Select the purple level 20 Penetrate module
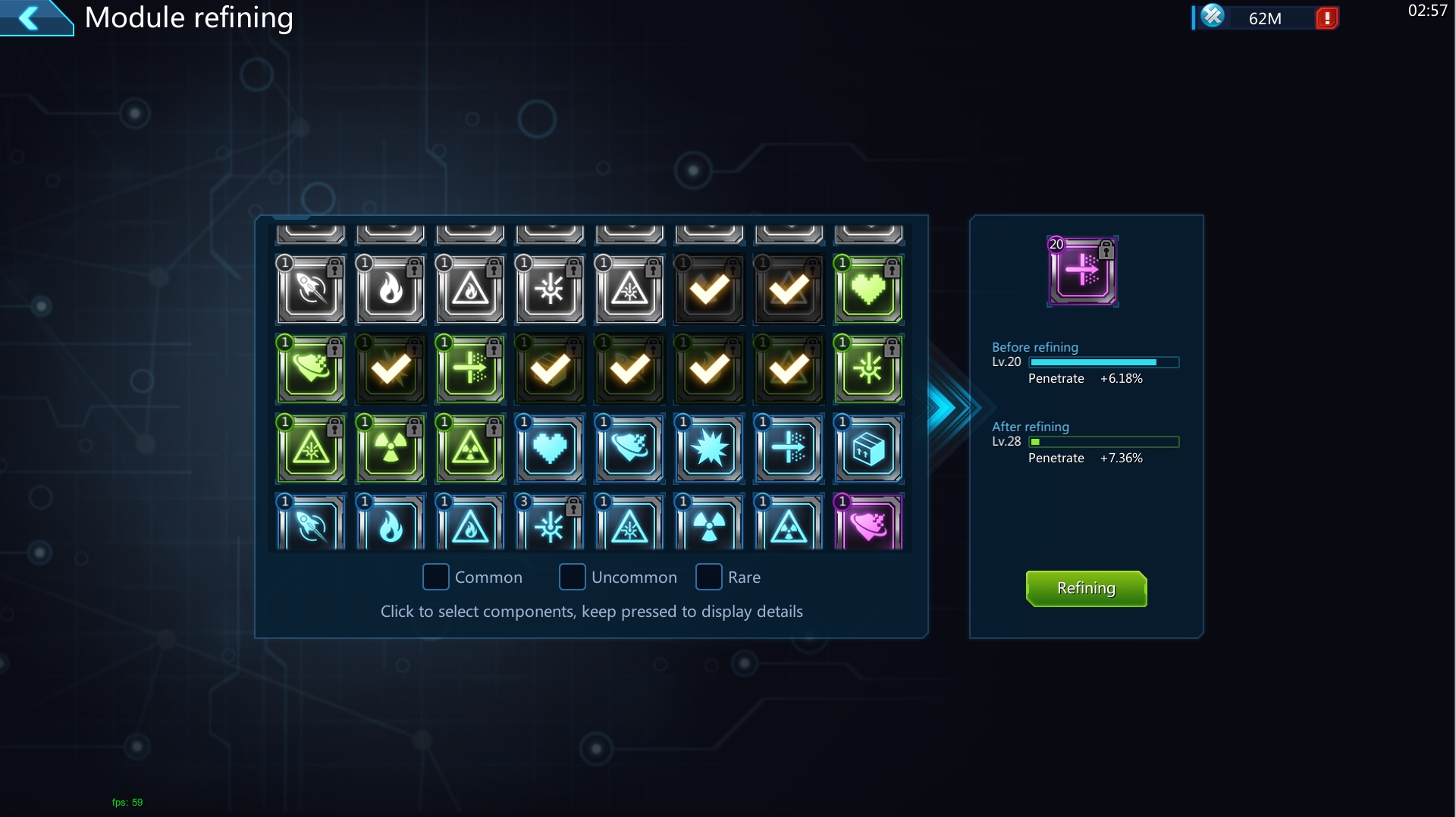 1082,271
